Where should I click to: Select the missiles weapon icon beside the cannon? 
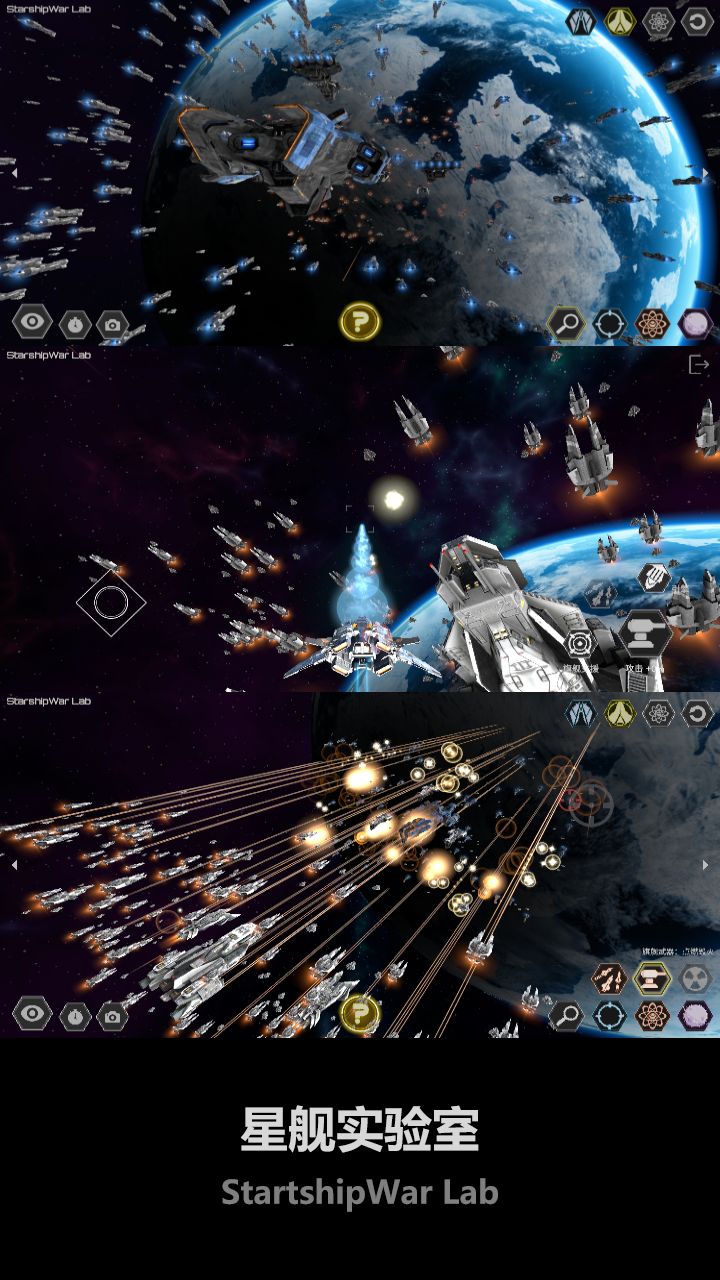609,978
